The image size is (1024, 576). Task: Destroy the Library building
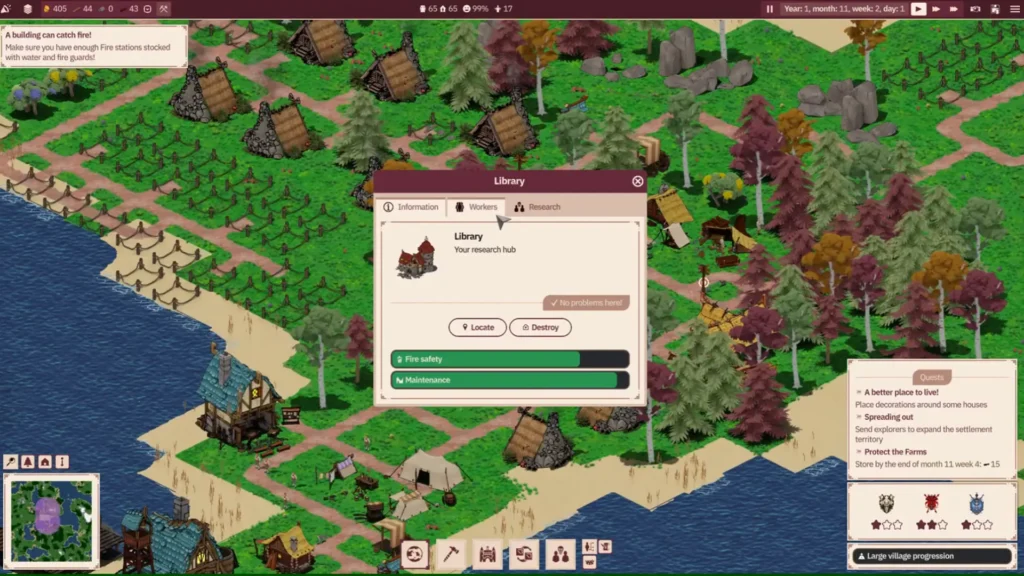(x=540, y=327)
